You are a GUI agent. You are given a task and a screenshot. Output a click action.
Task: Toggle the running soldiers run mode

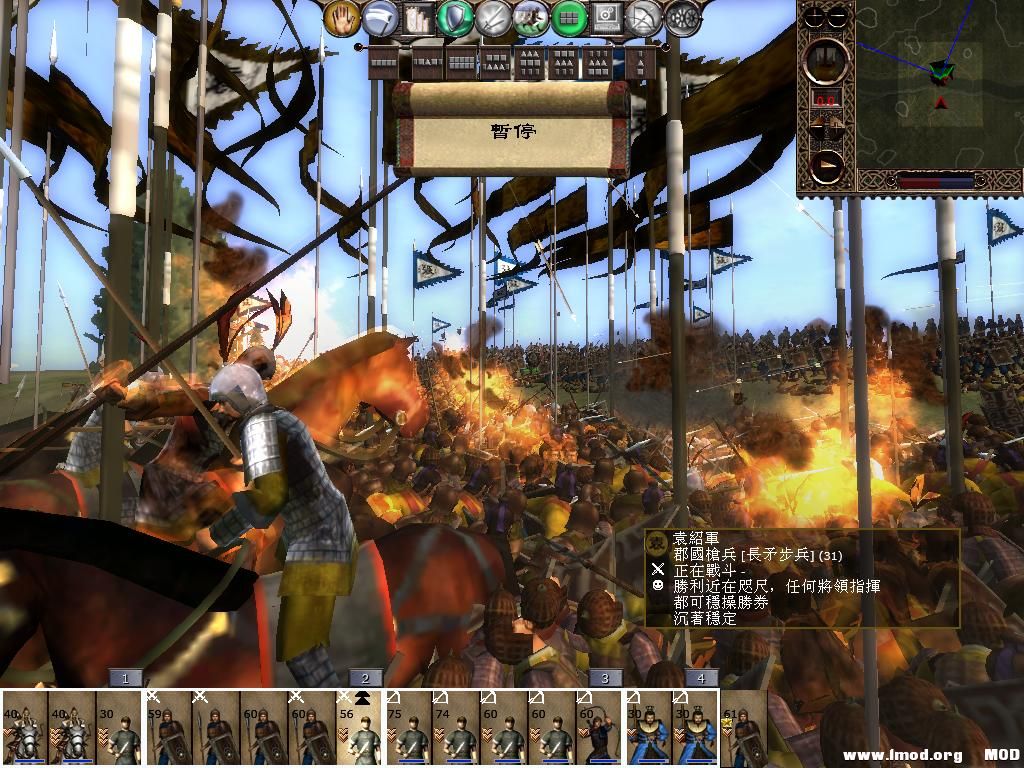[531, 17]
